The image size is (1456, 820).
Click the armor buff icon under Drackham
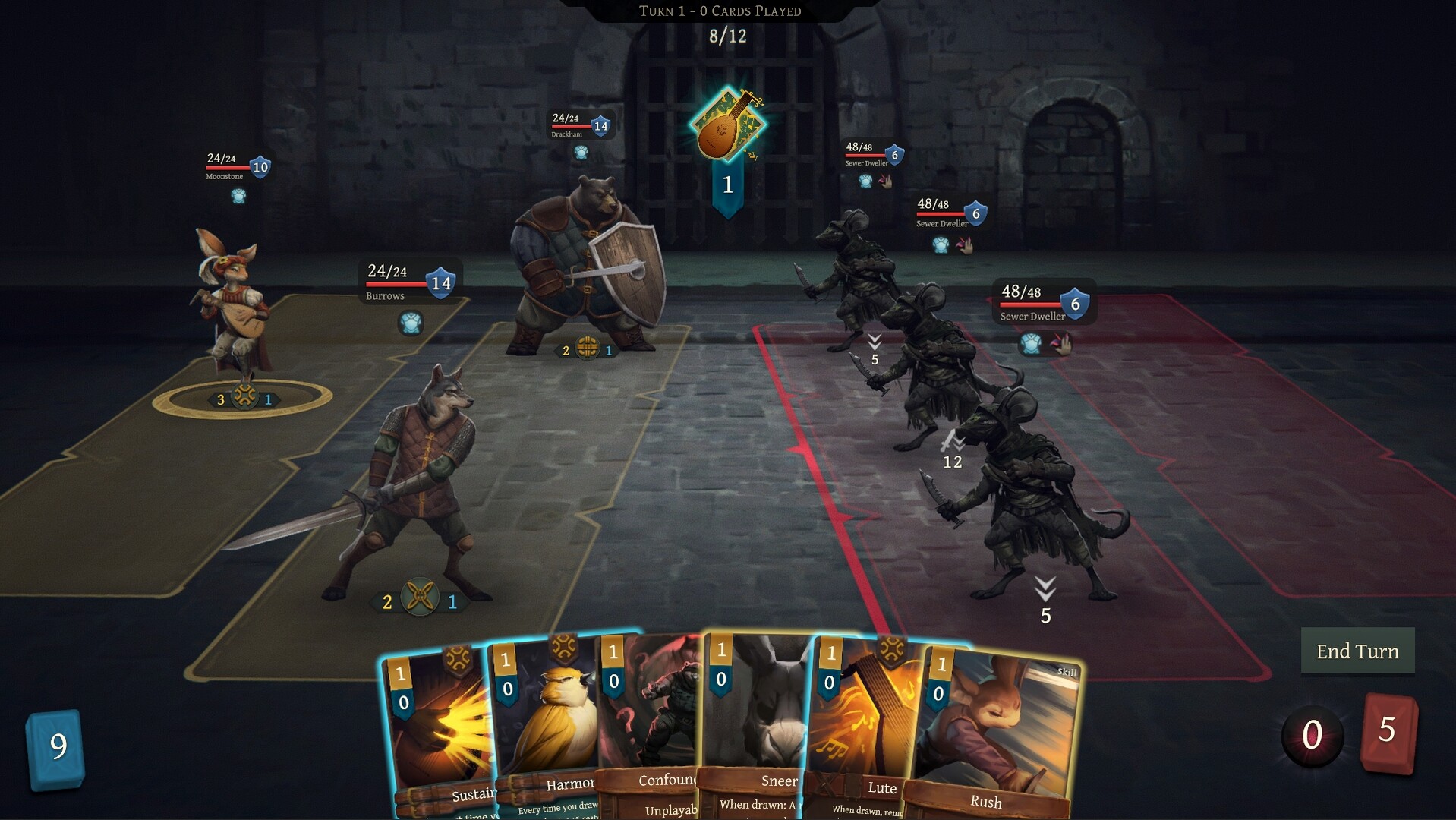click(x=579, y=152)
